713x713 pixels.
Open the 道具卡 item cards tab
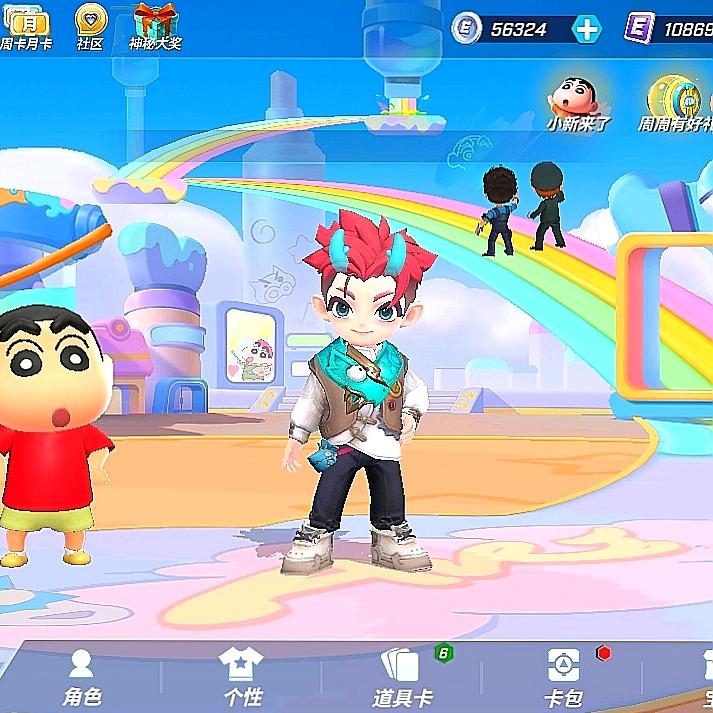pyautogui.click(x=402, y=676)
